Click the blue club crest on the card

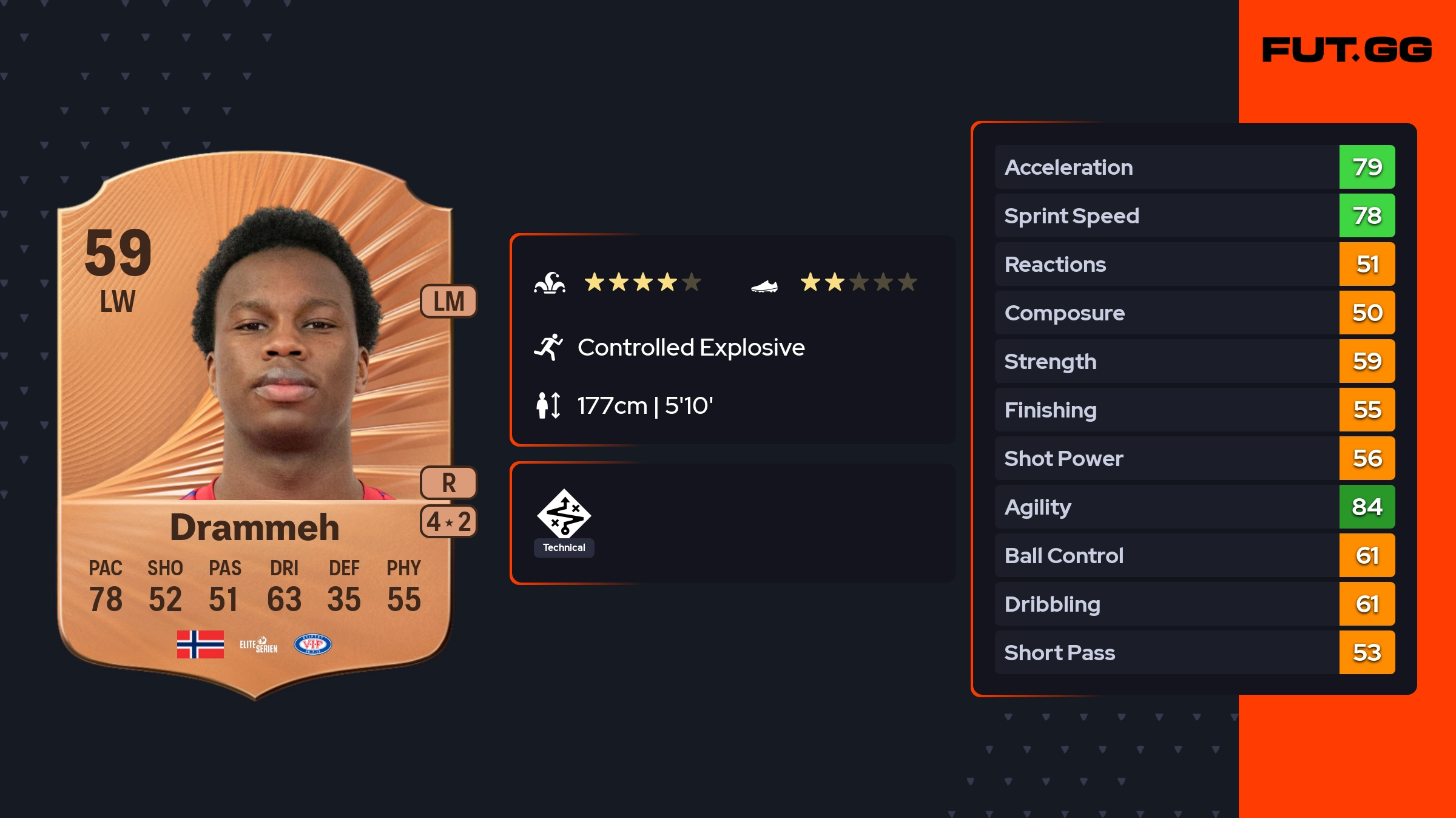pyautogui.click(x=312, y=644)
